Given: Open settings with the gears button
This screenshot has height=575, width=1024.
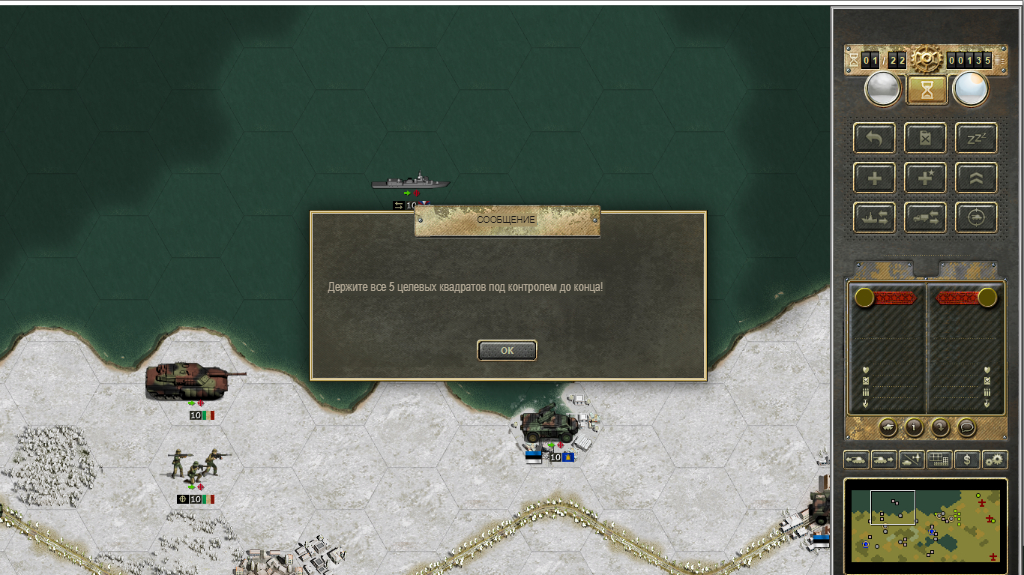Looking at the screenshot, I should [x=995, y=460].
